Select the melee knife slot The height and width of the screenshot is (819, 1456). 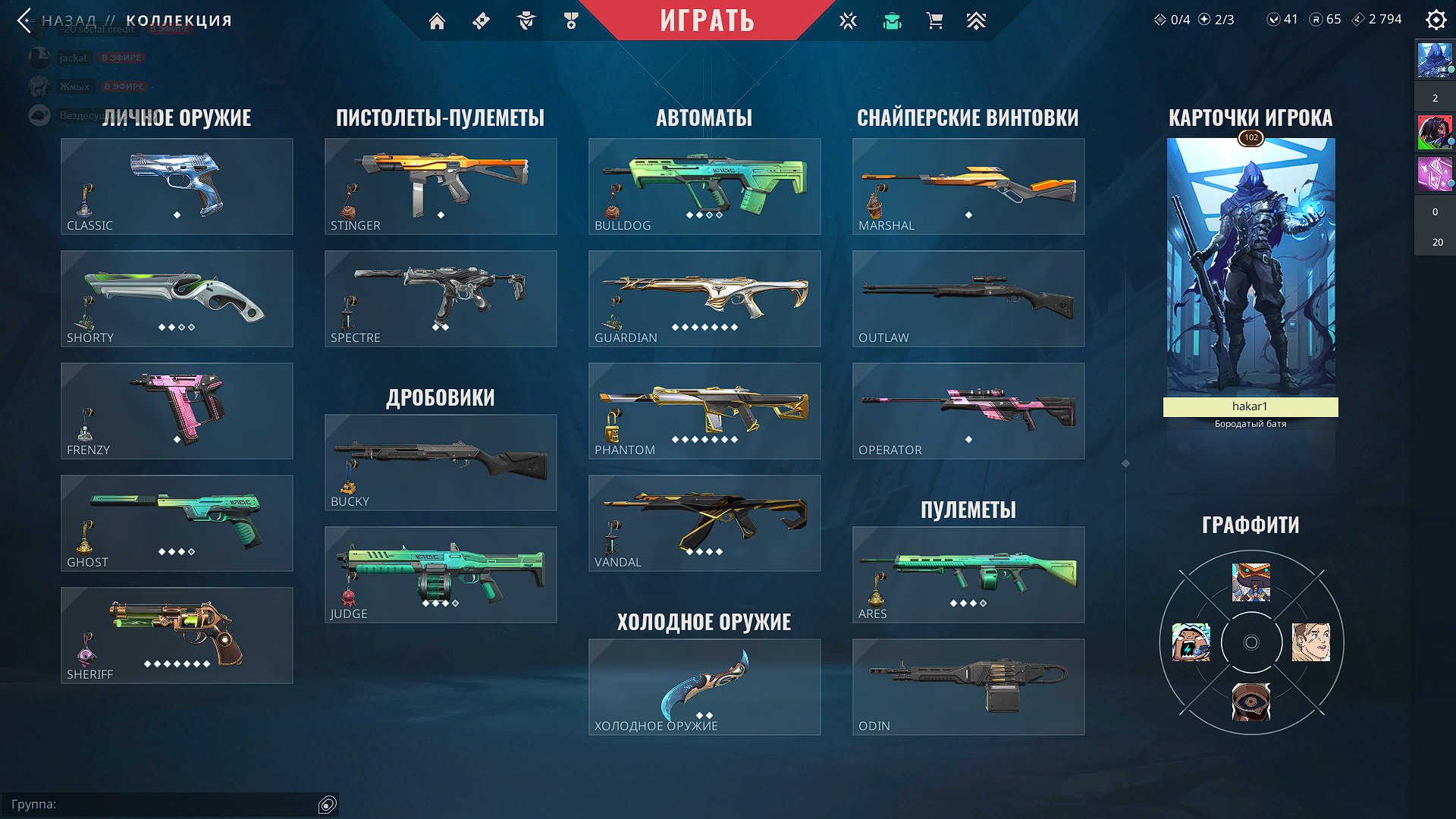click(704, 687)
